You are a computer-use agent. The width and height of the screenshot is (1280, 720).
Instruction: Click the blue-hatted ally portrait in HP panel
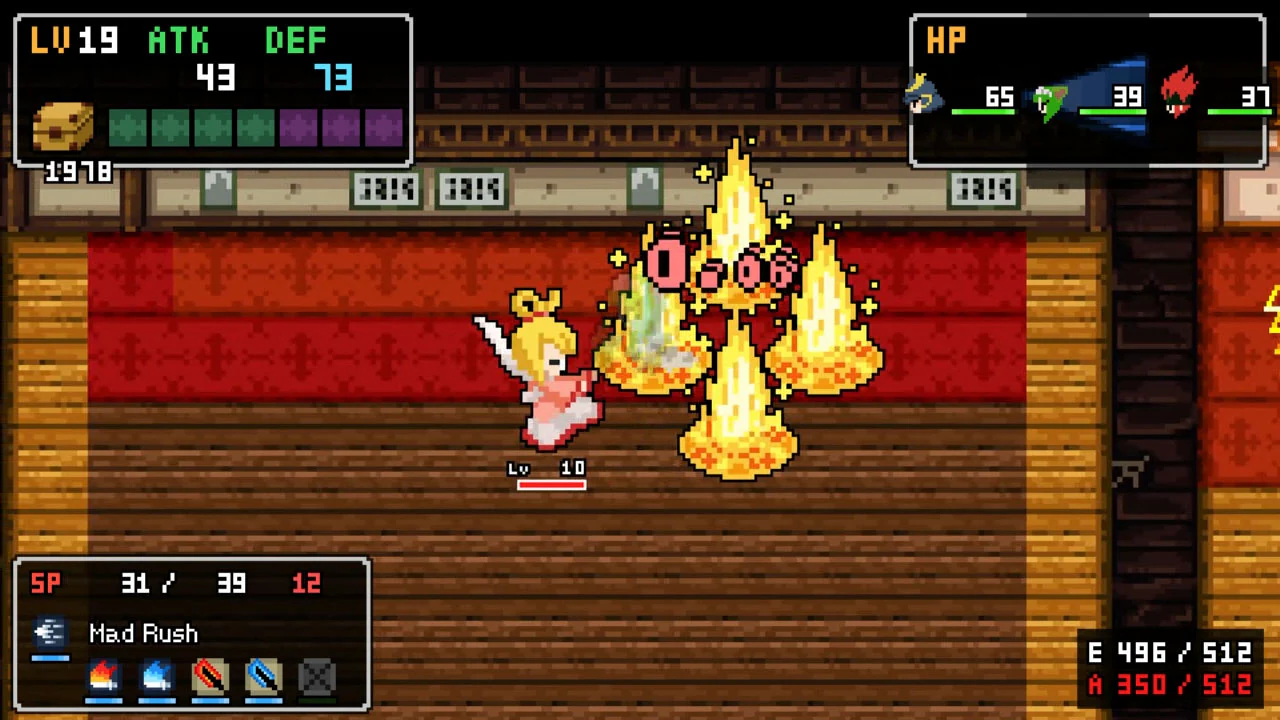pos(924,95)
